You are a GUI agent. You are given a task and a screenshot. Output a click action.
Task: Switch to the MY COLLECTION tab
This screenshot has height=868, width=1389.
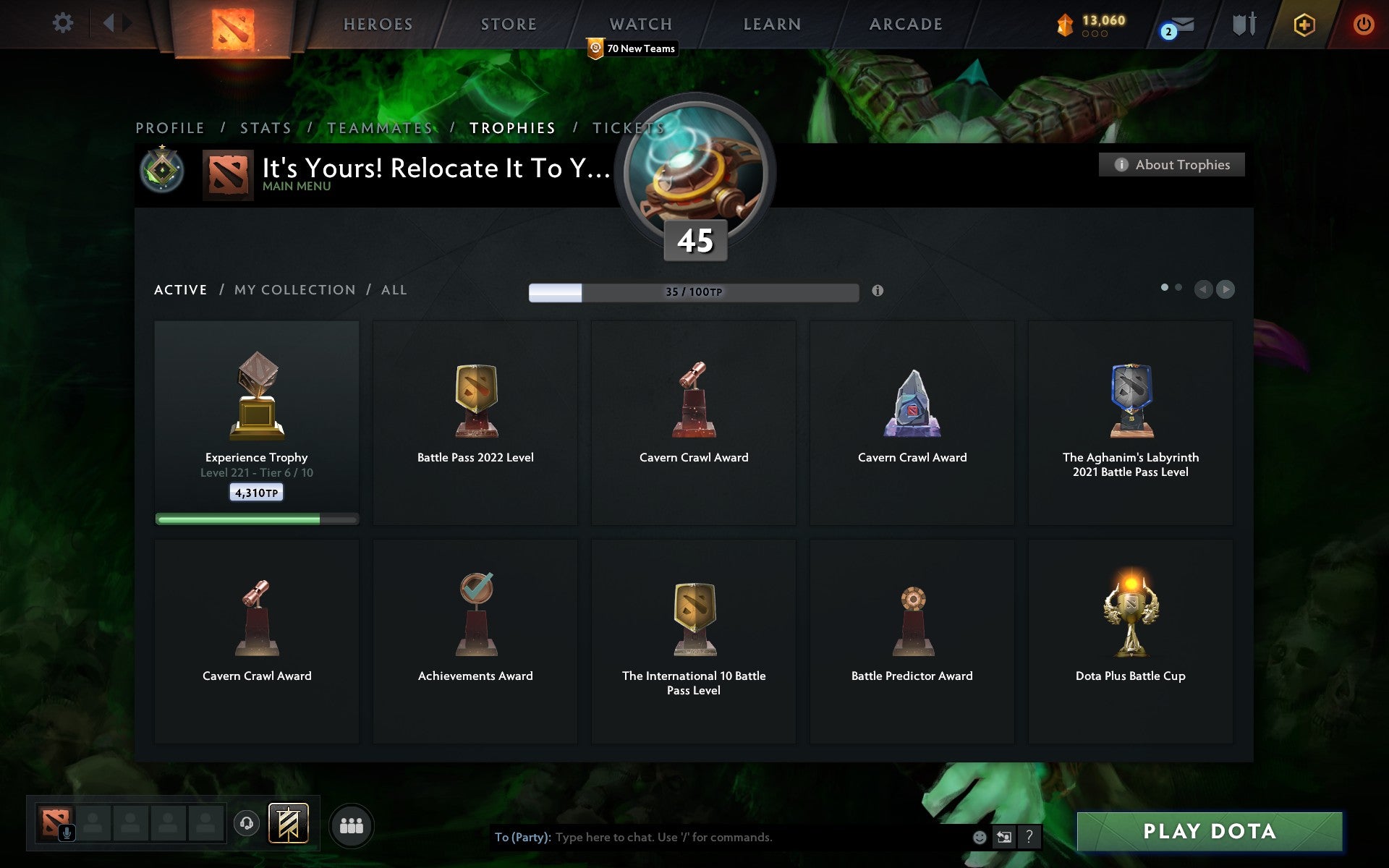293,289
